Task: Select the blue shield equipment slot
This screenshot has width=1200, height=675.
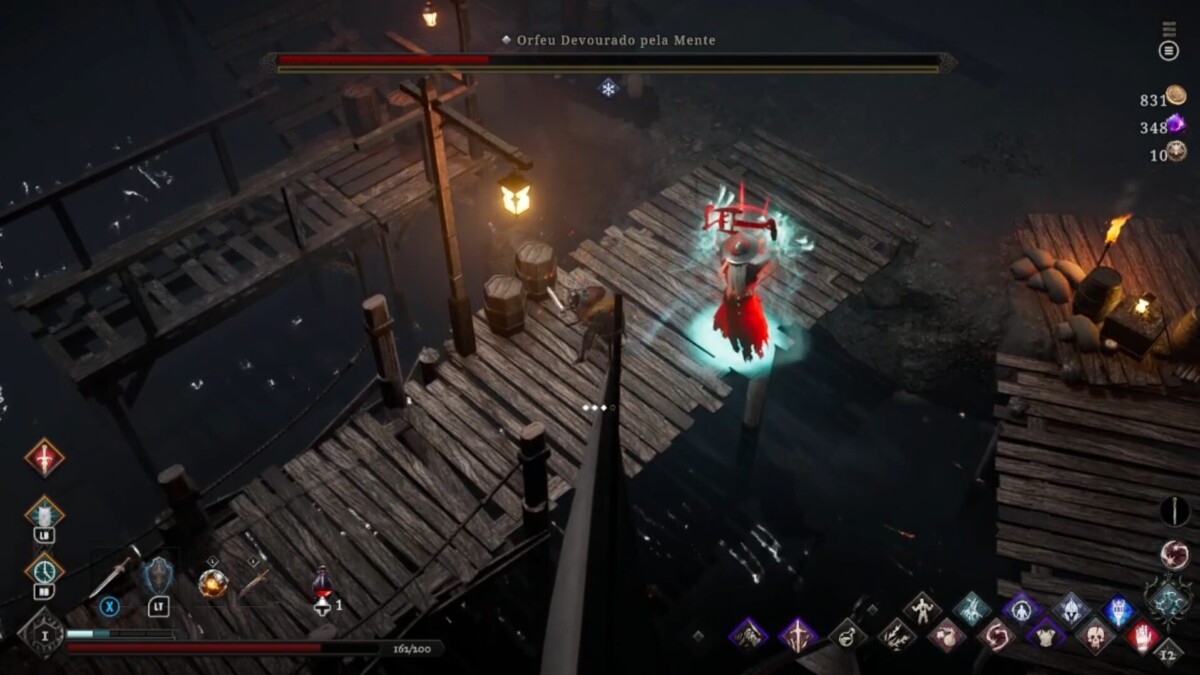Action: click(159, 577)
